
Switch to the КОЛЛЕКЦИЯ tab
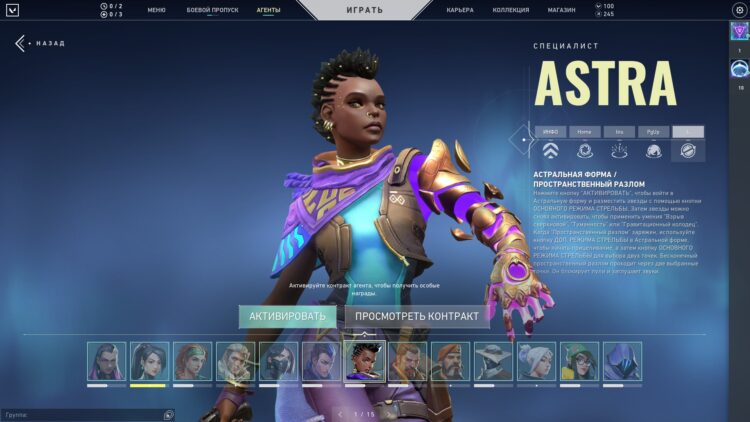[511, 10]
